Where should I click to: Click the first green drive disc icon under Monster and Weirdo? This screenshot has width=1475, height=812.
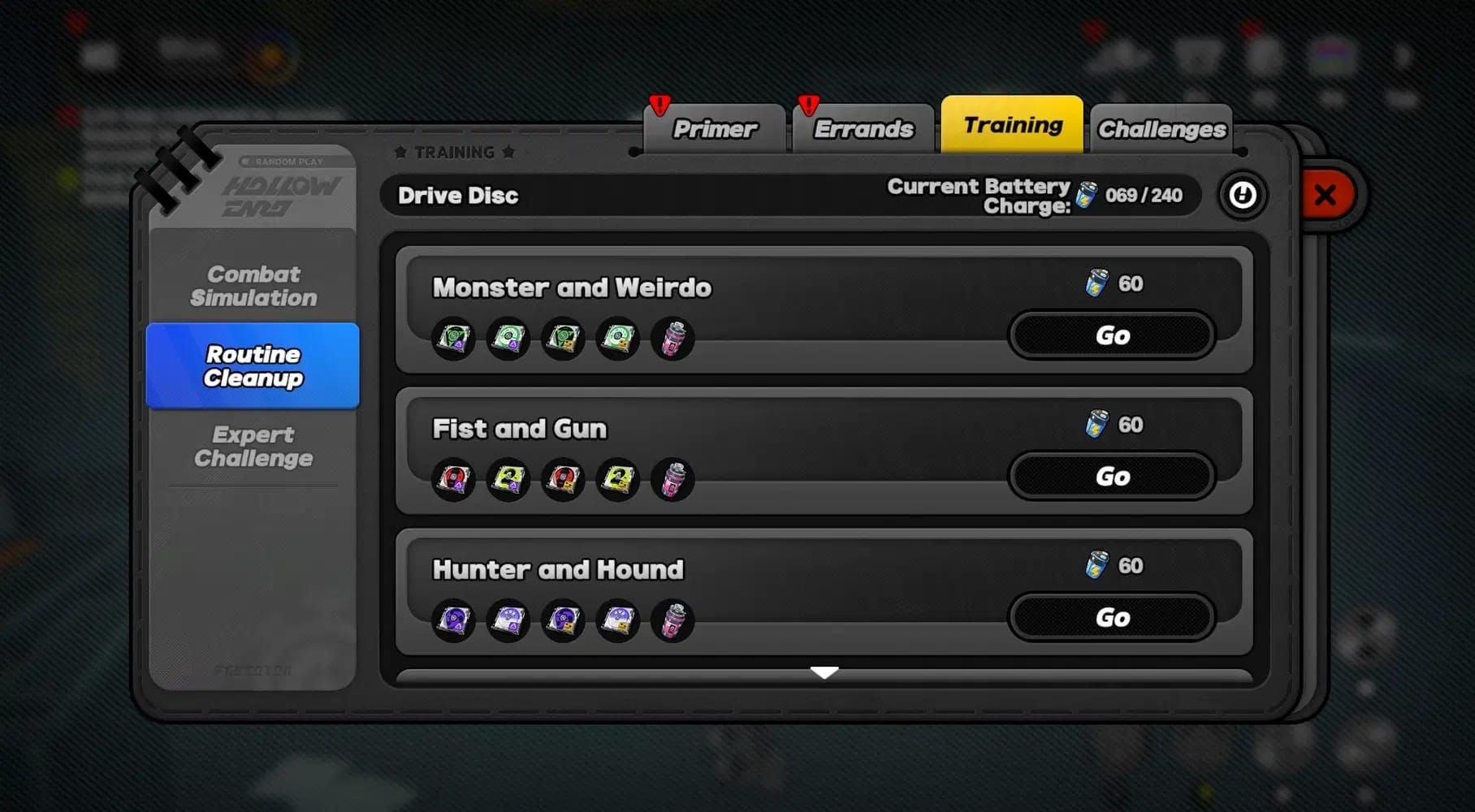point(453,339)
